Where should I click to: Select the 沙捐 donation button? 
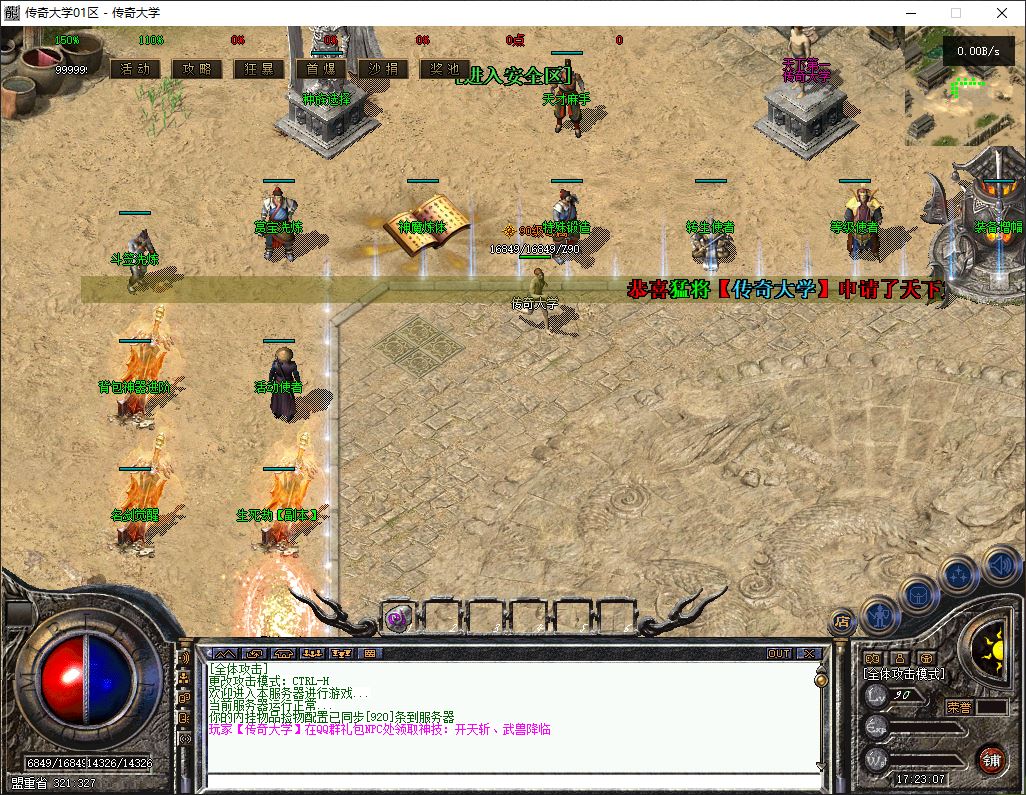click(383, 69)
